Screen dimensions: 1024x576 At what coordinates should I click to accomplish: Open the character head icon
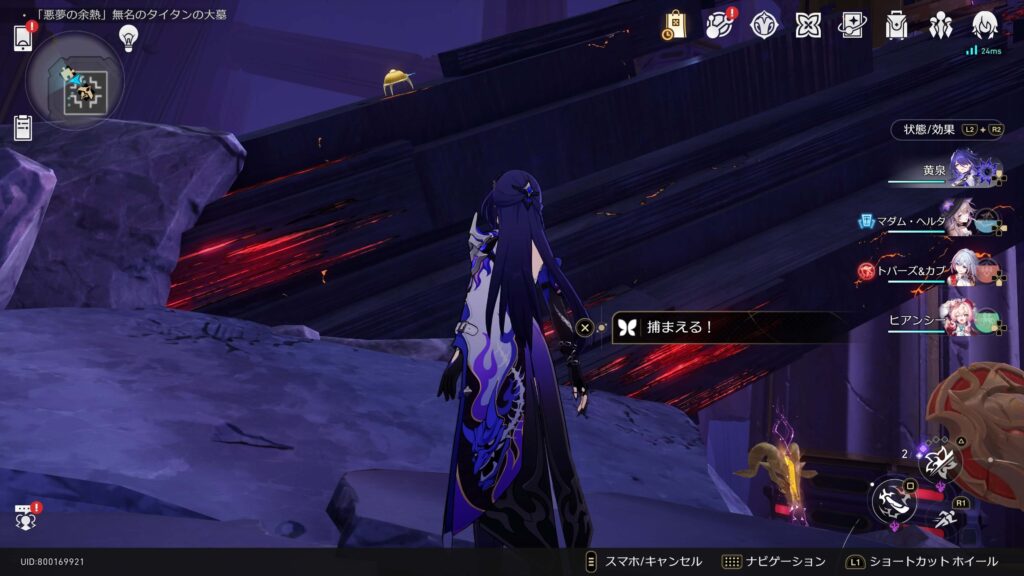click(x=985, y=25)
